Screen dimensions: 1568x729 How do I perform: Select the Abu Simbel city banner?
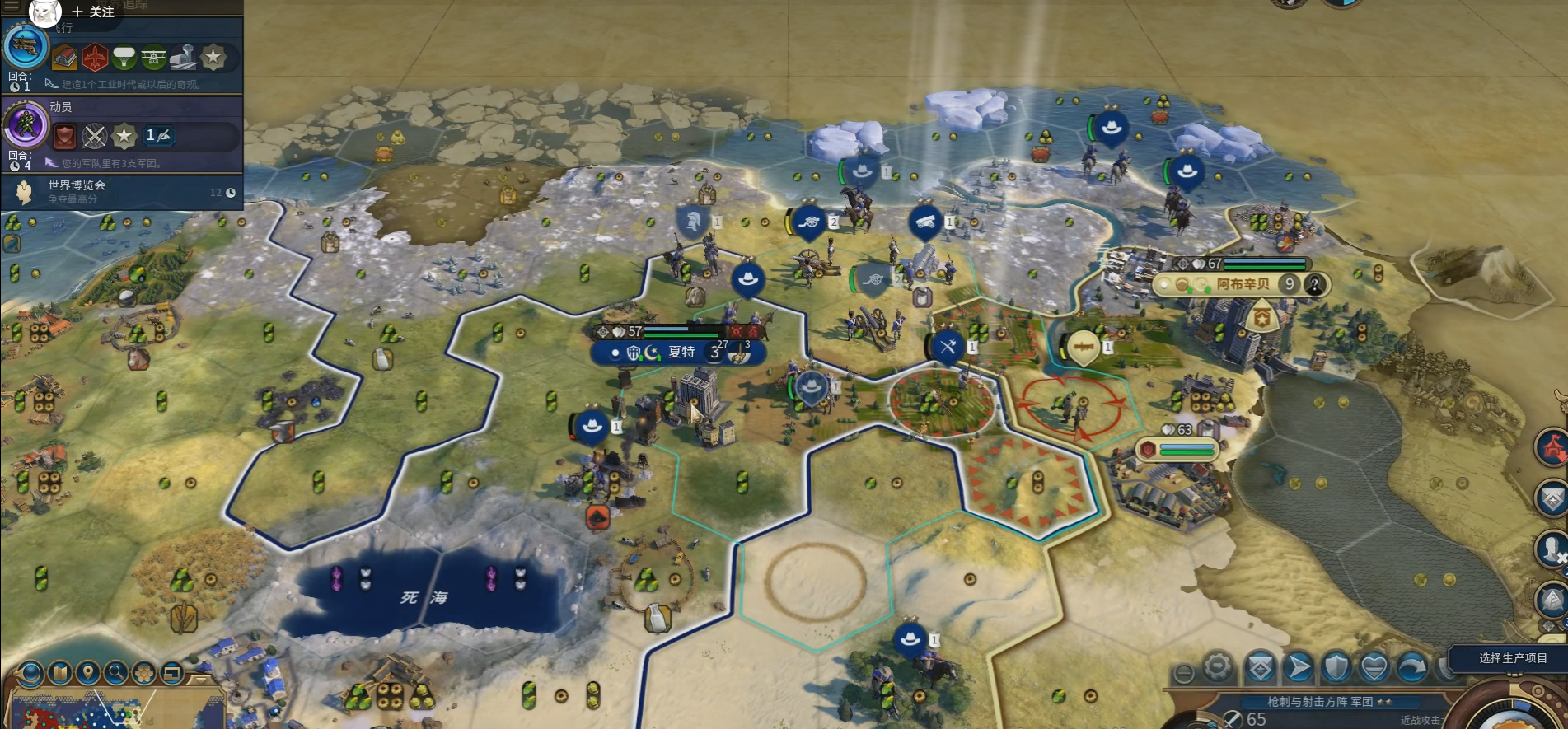click(1242, 284)
